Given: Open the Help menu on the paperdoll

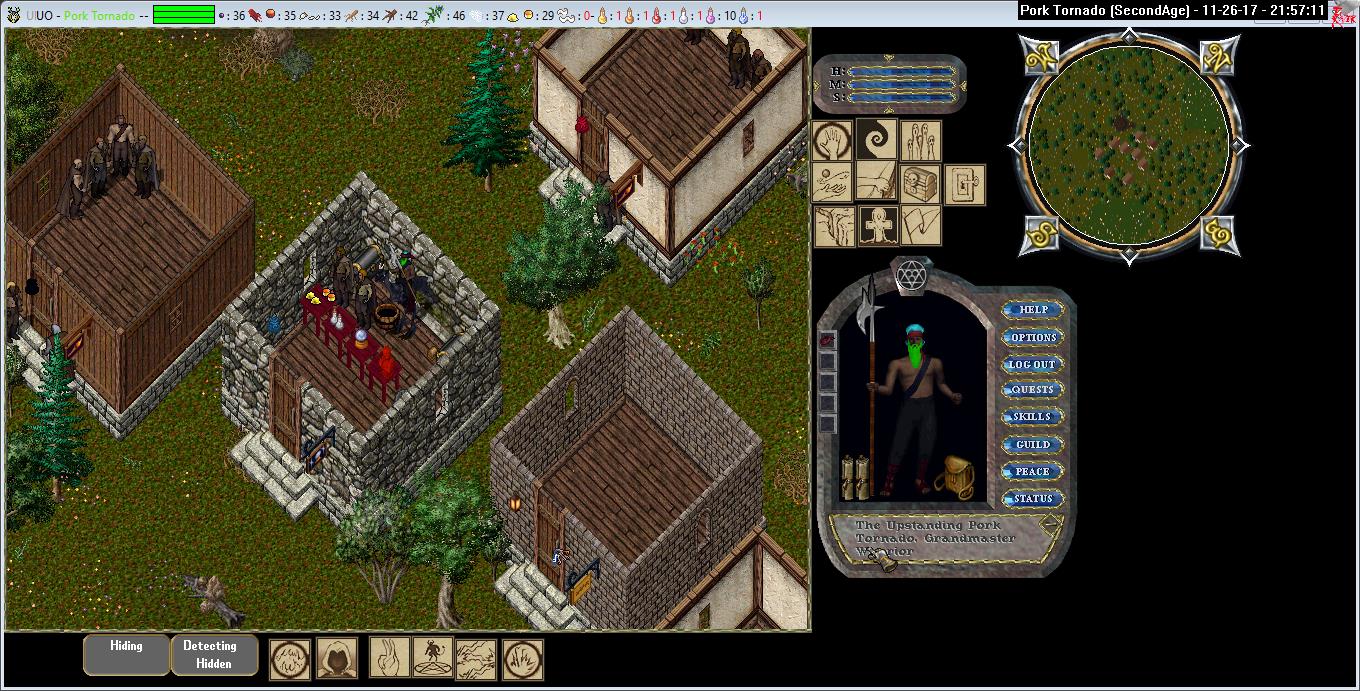Looking at the screenshot, I should [x=1033, y=310].
